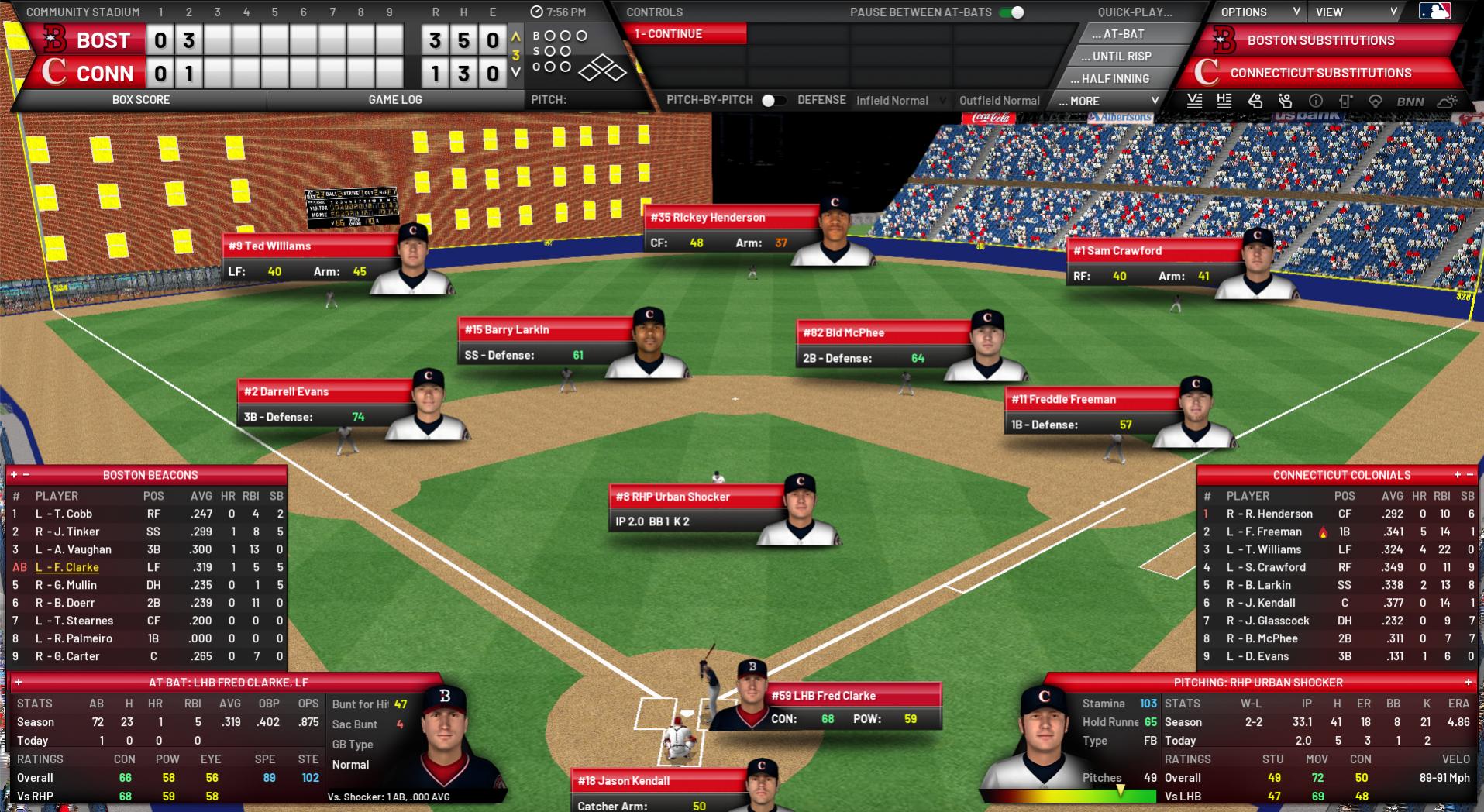Quick-play the Half Inning

(x=1115, y=79)
